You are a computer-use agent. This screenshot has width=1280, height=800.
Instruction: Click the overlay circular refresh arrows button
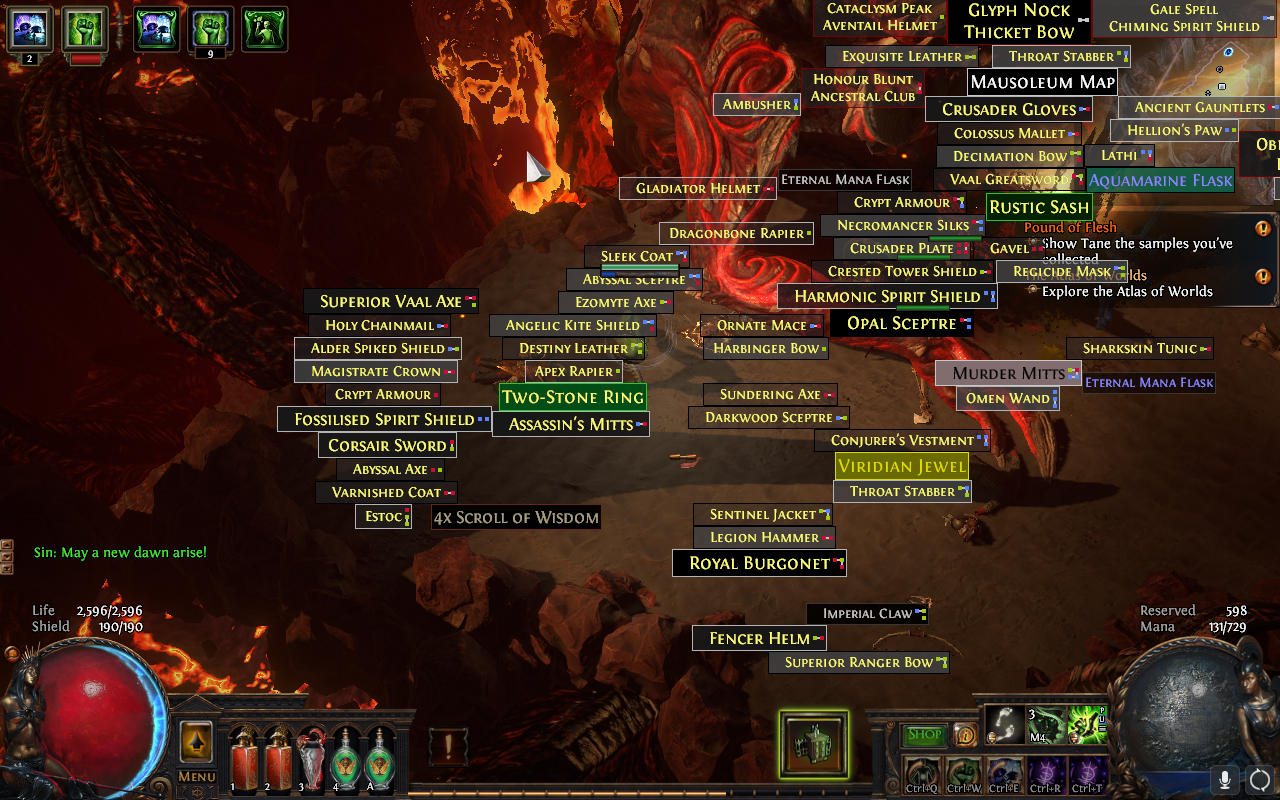point(1259,779)
